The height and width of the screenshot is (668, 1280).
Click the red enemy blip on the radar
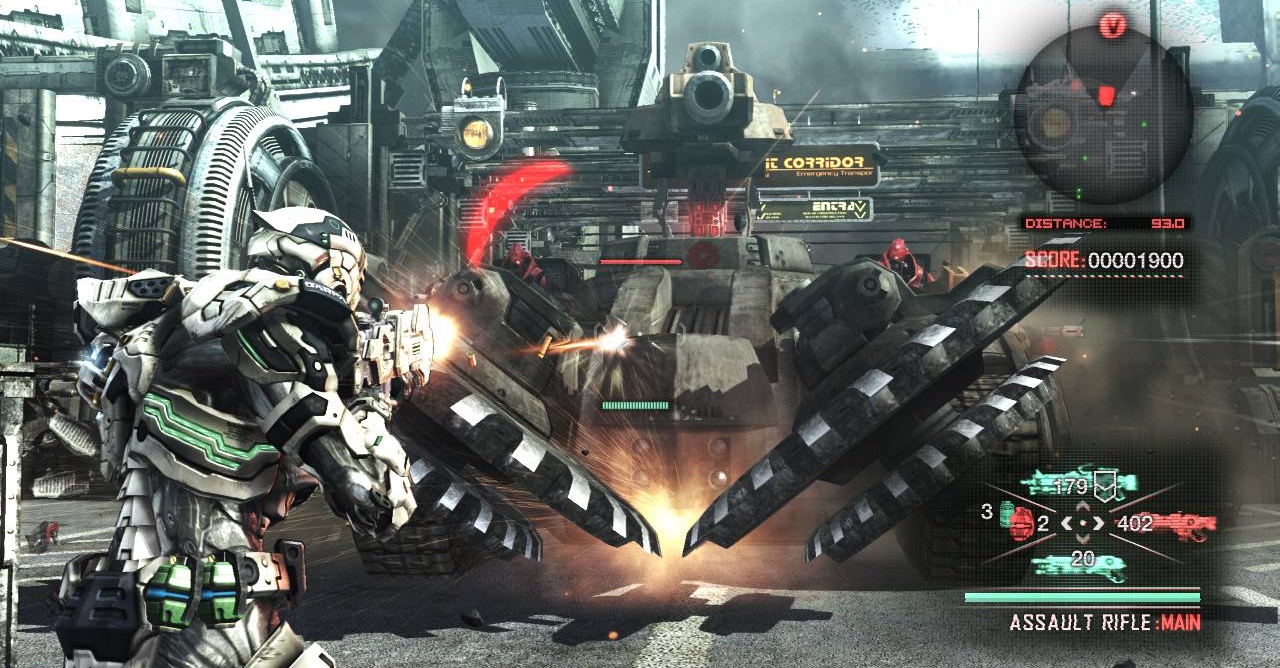pyautogui.click(x=1105, y=95)
